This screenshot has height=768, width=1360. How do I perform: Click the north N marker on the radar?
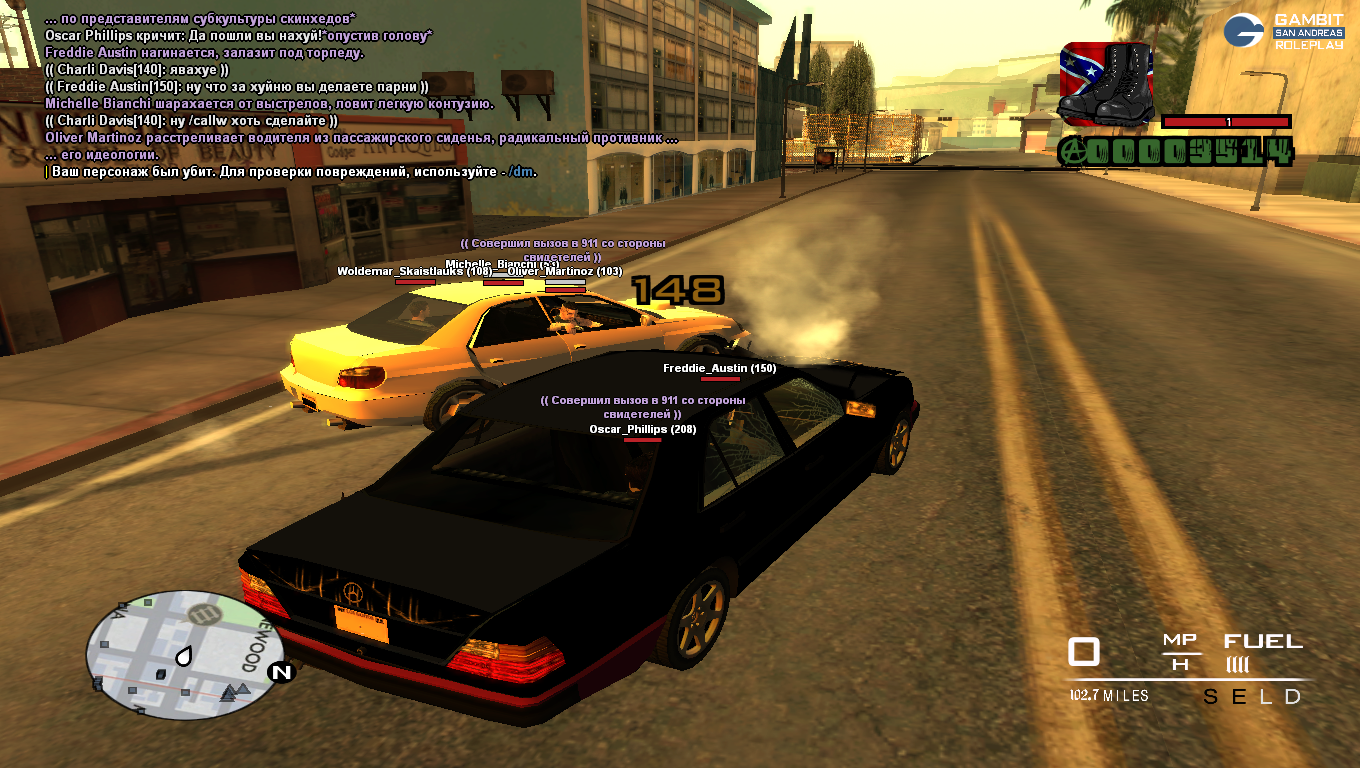[x=281, y=672]
